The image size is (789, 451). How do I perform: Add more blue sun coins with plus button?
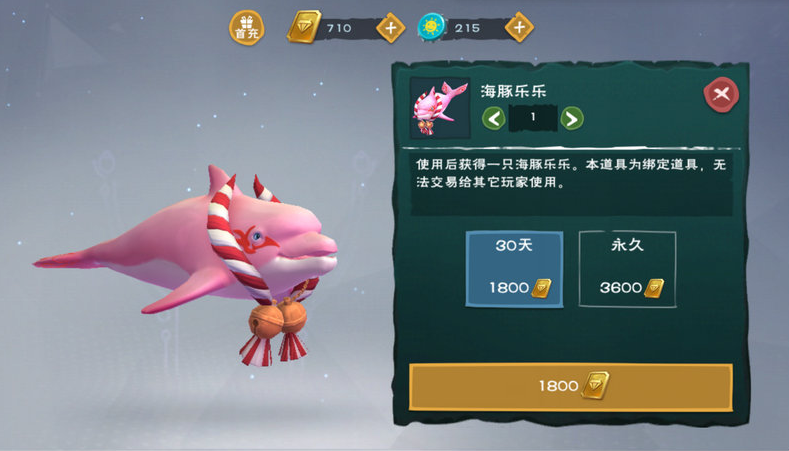click(x=518, y=28)
